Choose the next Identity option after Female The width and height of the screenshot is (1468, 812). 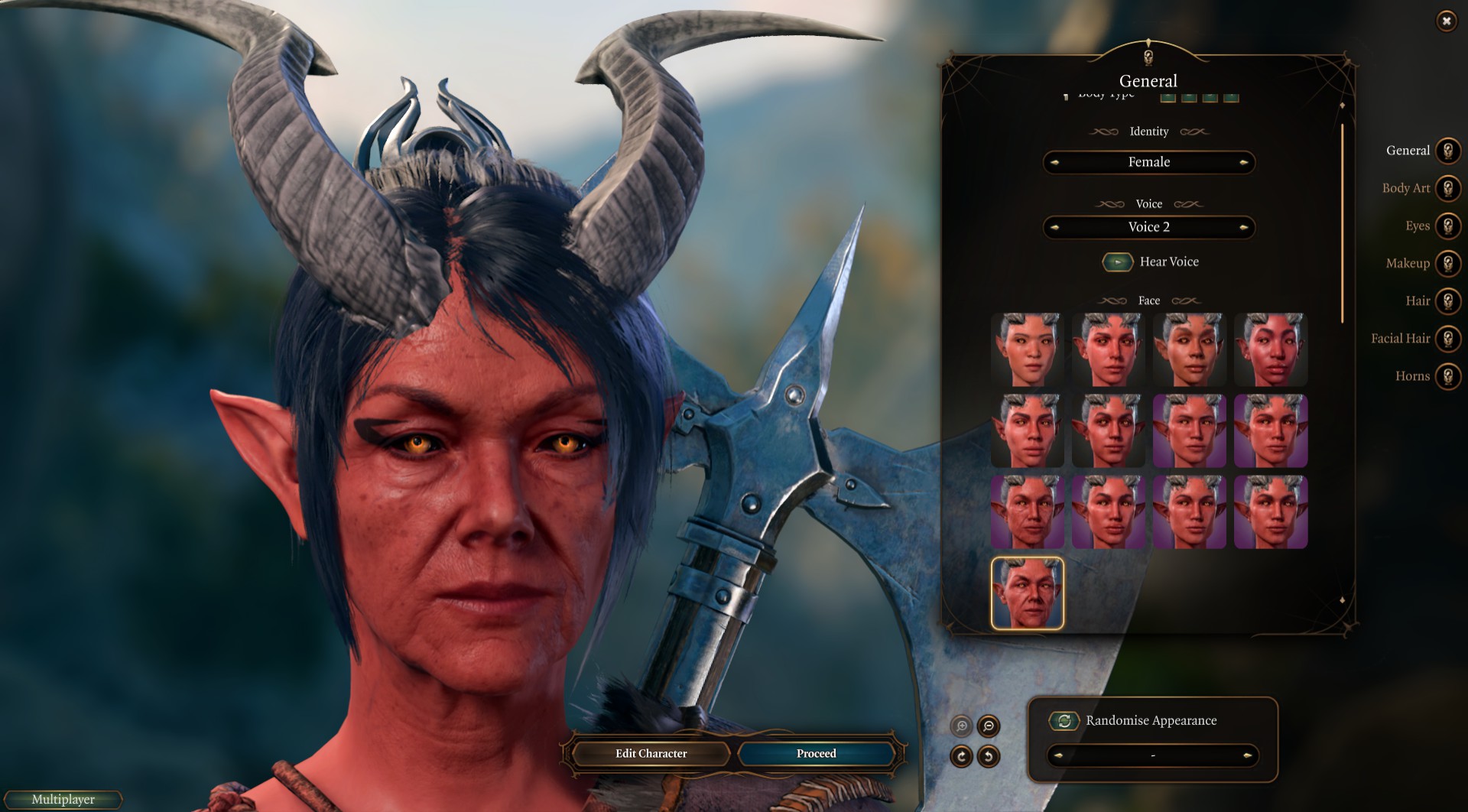(1244, 162)
